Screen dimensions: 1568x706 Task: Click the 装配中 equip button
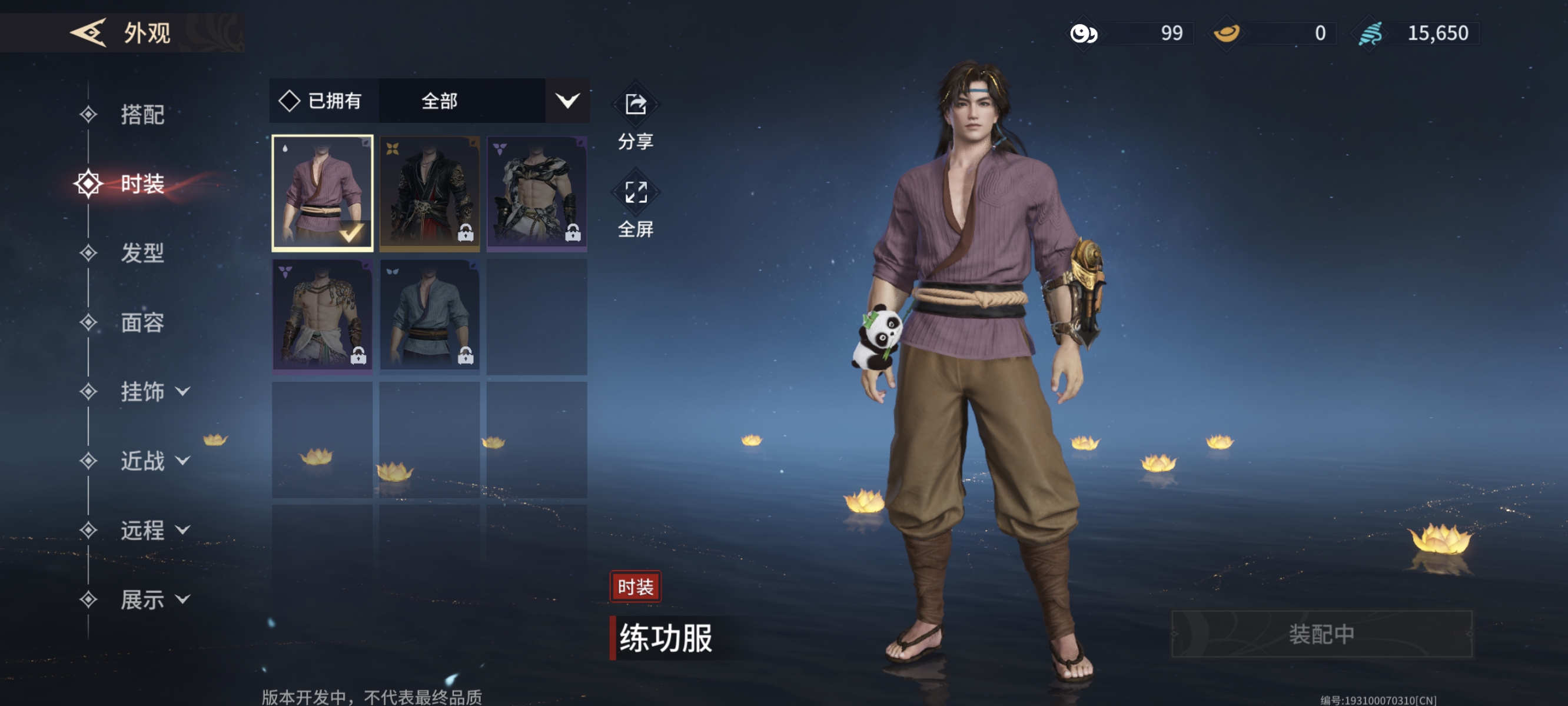point(1321,634)
